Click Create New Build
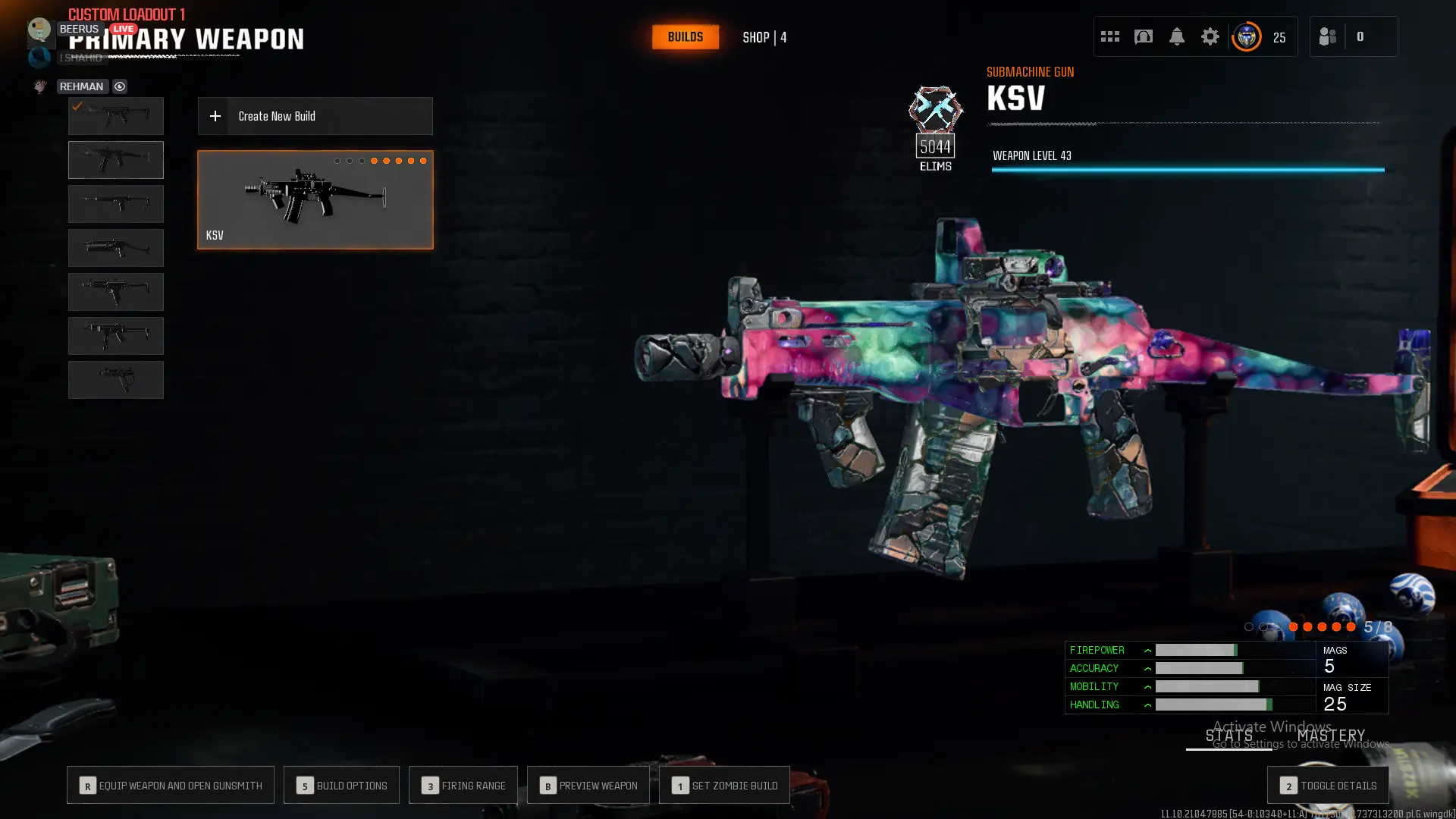The height and width of the screenshot is (819, 1456). (x=314, y=116)
